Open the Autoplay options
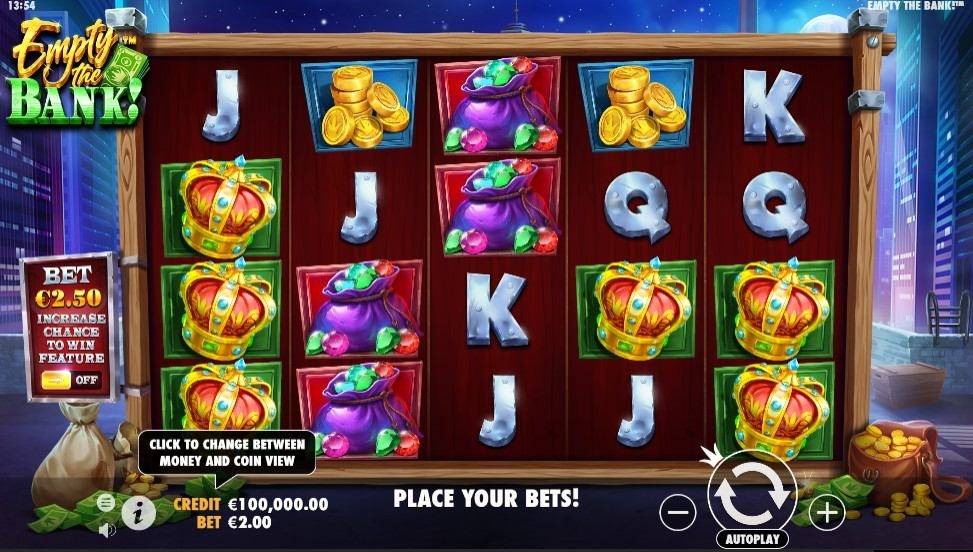 752,539
